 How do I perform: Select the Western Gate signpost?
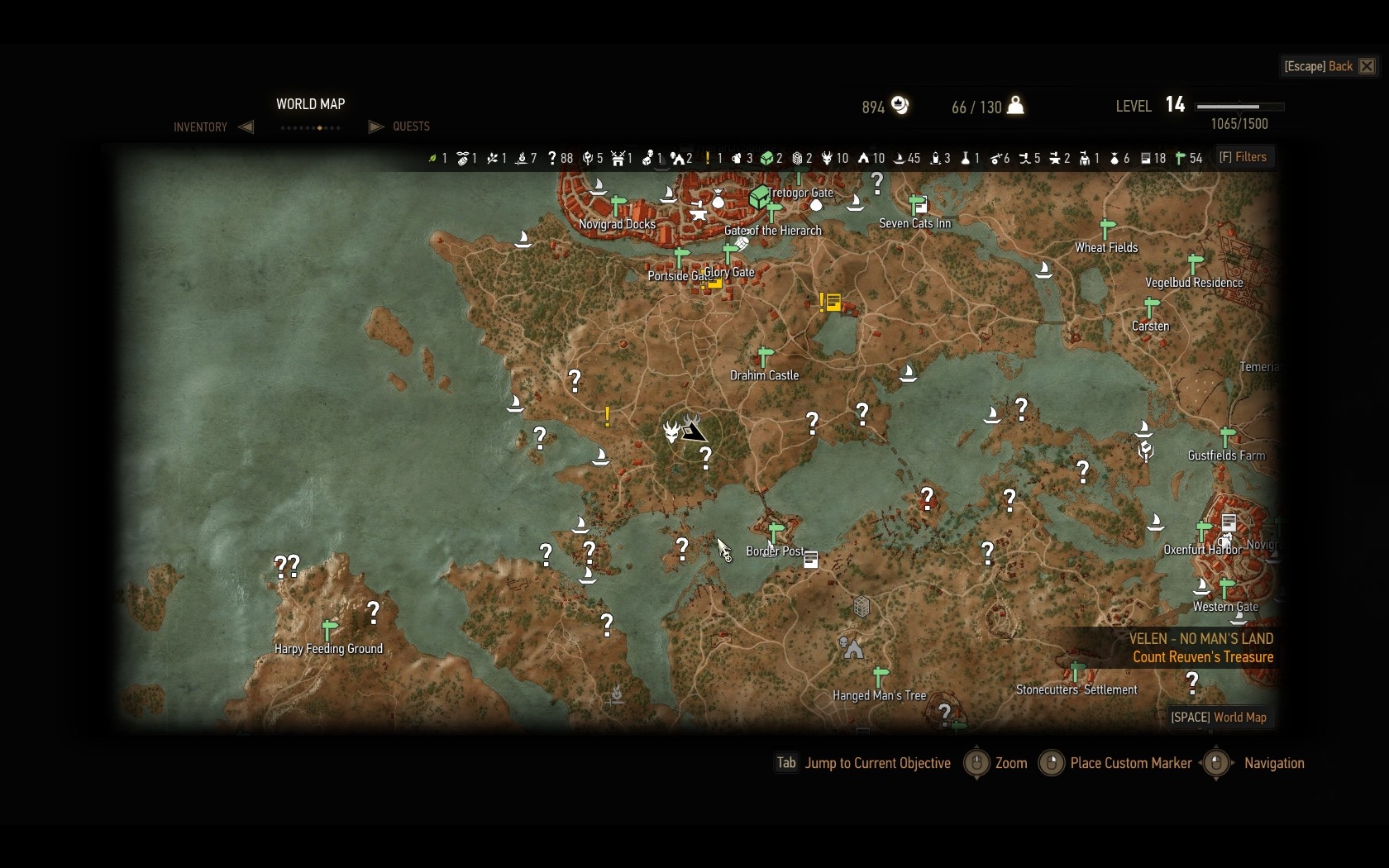tap(1227, 587)
